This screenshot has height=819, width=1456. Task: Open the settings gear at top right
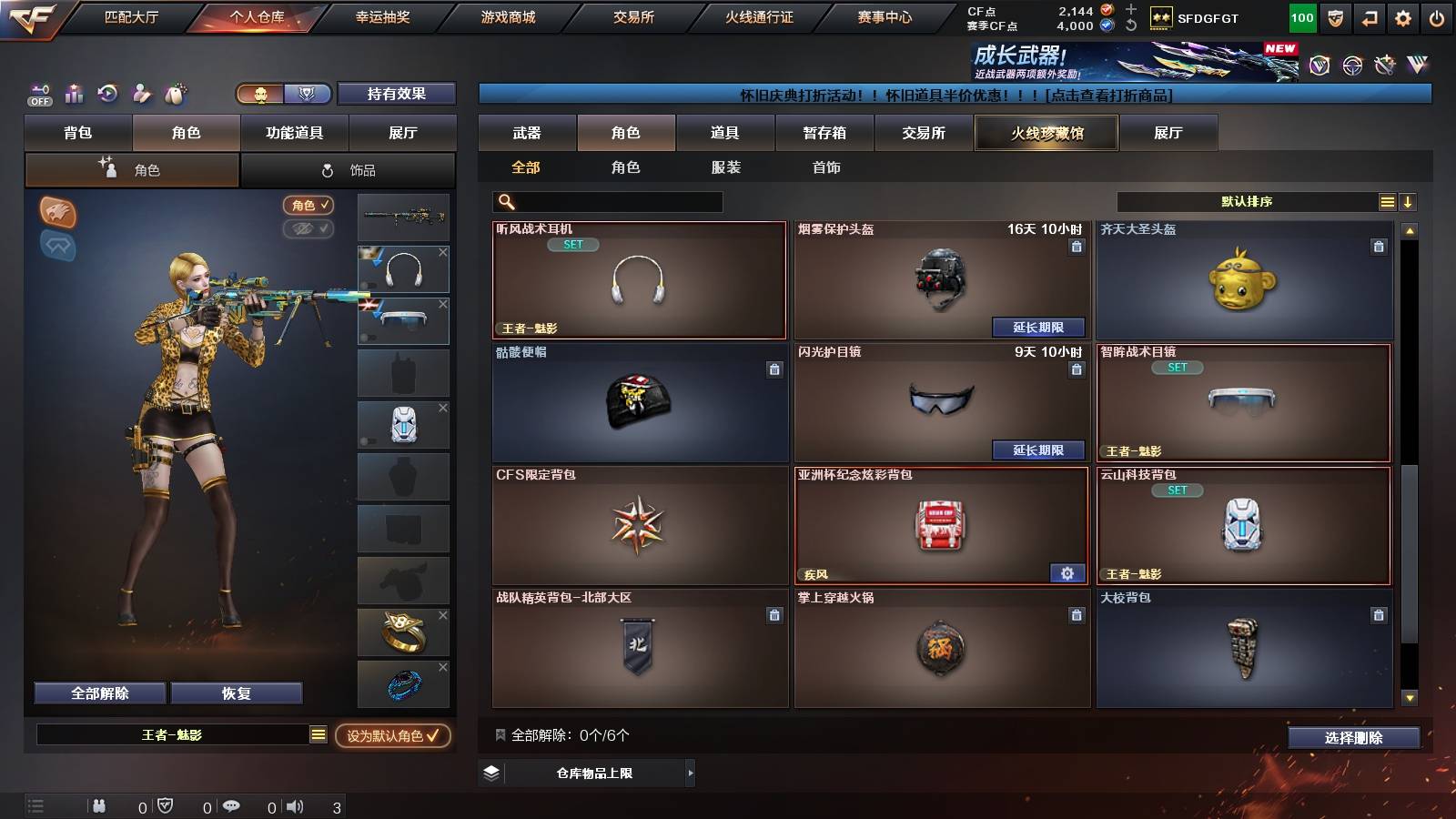(1402, 16)
